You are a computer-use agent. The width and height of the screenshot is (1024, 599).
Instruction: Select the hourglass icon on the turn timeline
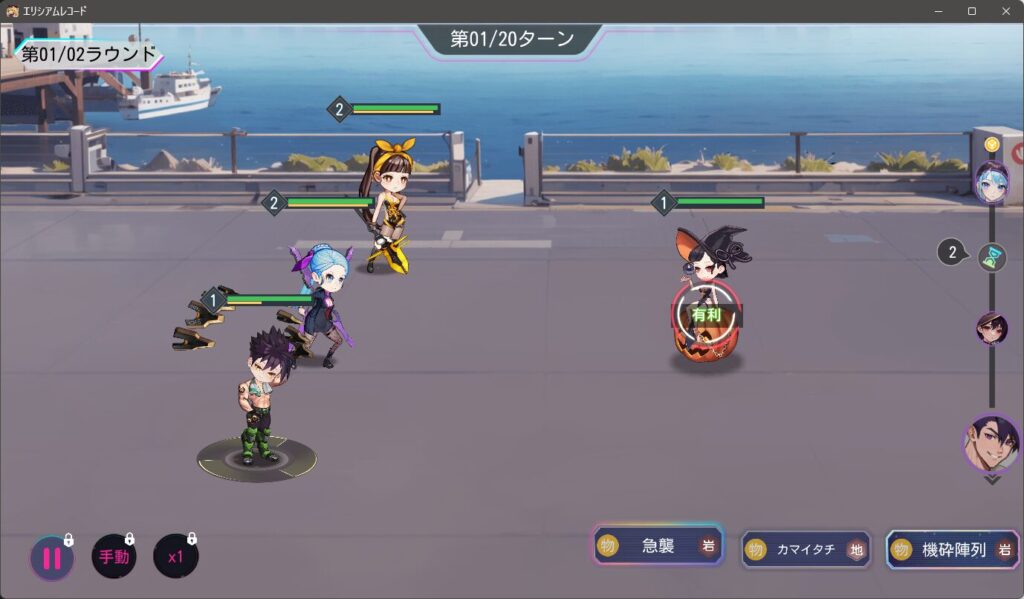(992, 257)
